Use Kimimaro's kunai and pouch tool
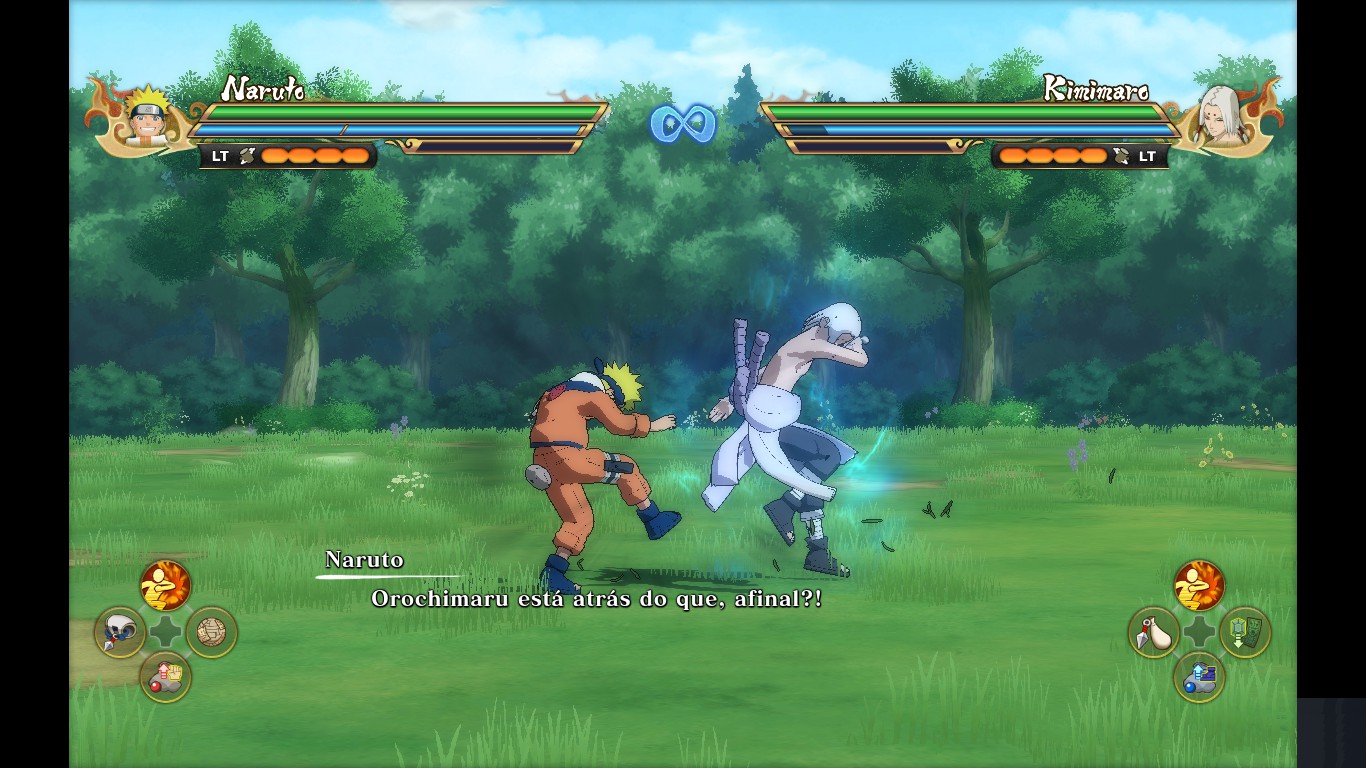The width and height of the screenshot is (1366, 768). 1153,632
